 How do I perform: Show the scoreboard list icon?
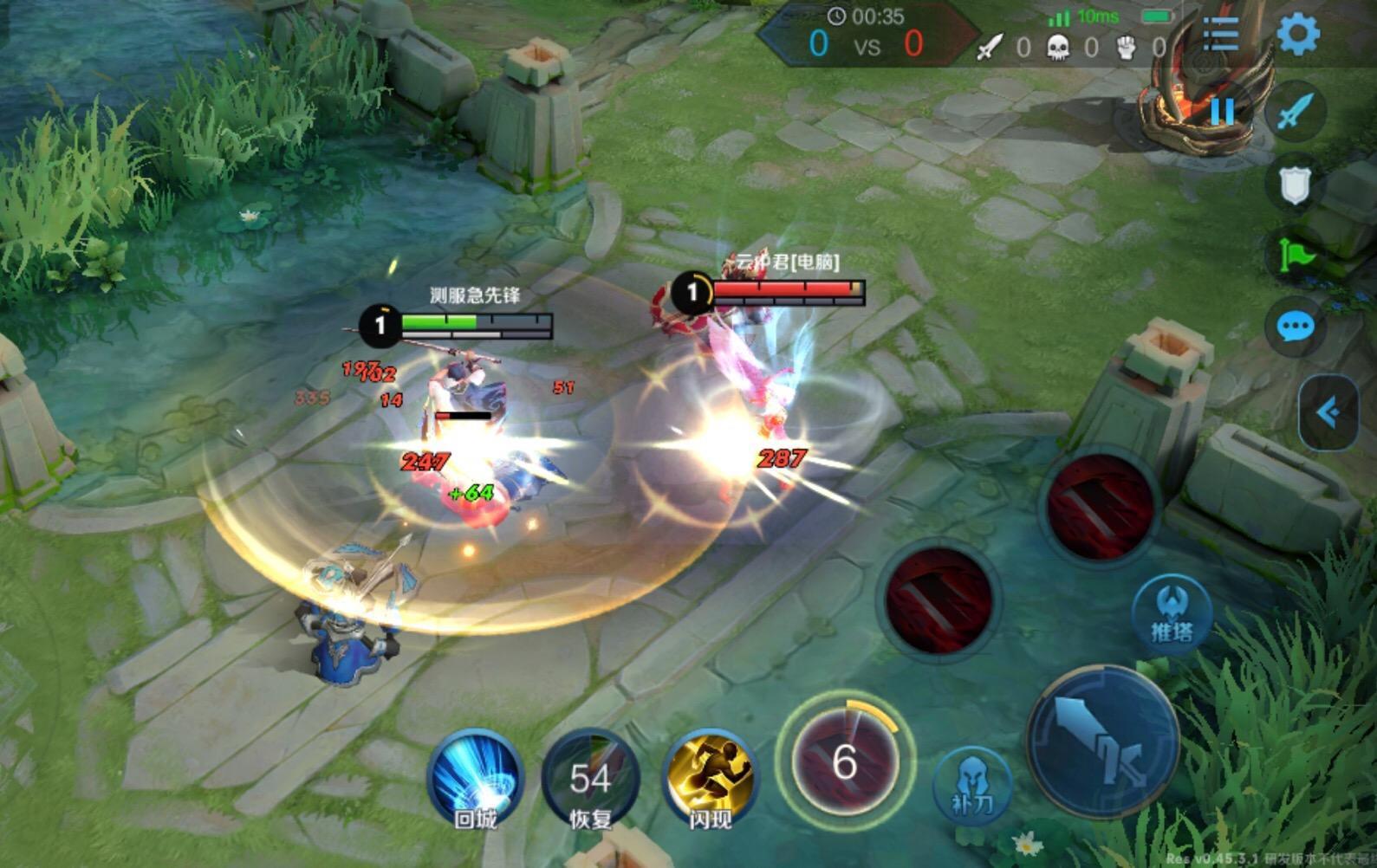point(1220,36)
